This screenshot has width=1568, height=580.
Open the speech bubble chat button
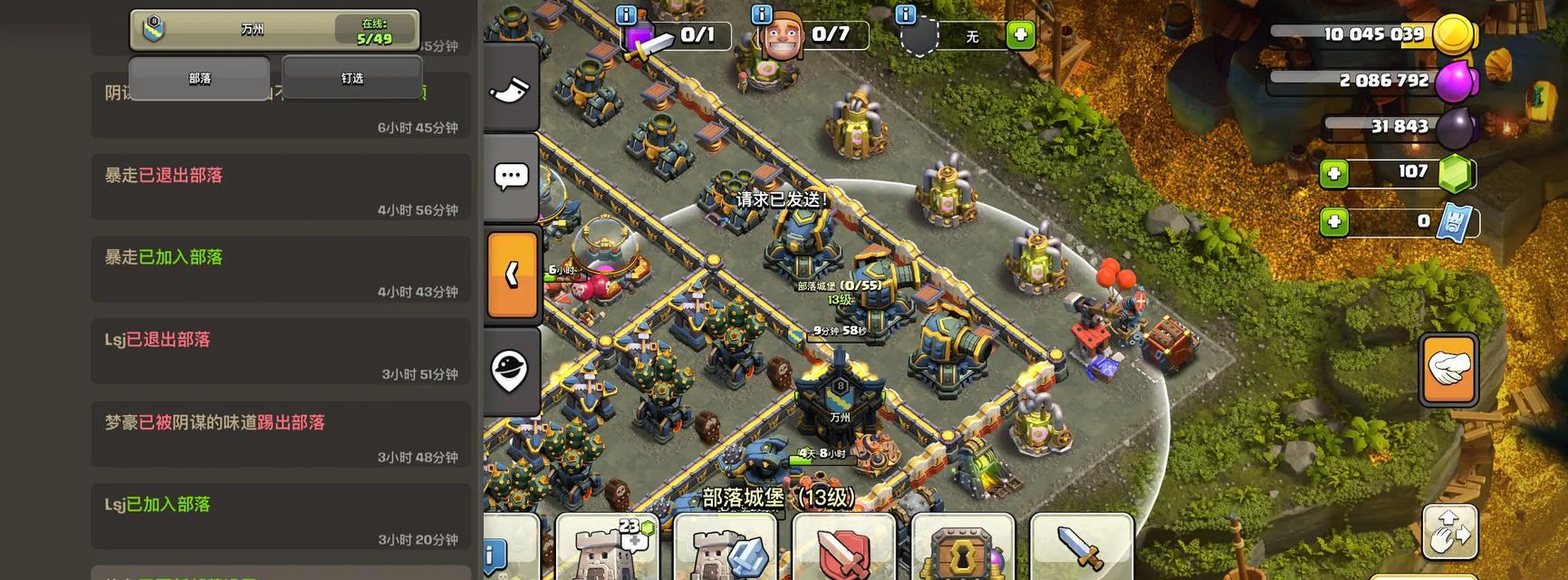coord(511,176)
